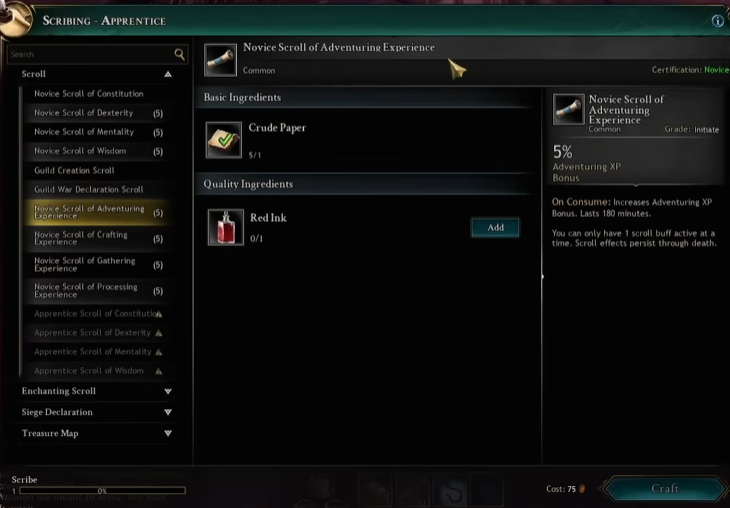
Task: Select Novice Scroll of Adventuring Experience
Action: pyautogui.click(x=89, y=212)
